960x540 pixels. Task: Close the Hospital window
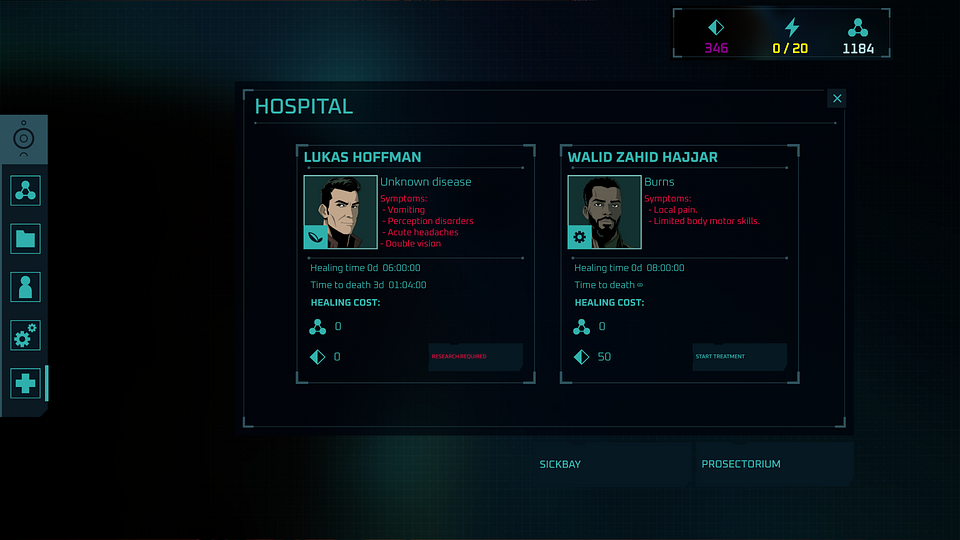click(x=837, y=98)
